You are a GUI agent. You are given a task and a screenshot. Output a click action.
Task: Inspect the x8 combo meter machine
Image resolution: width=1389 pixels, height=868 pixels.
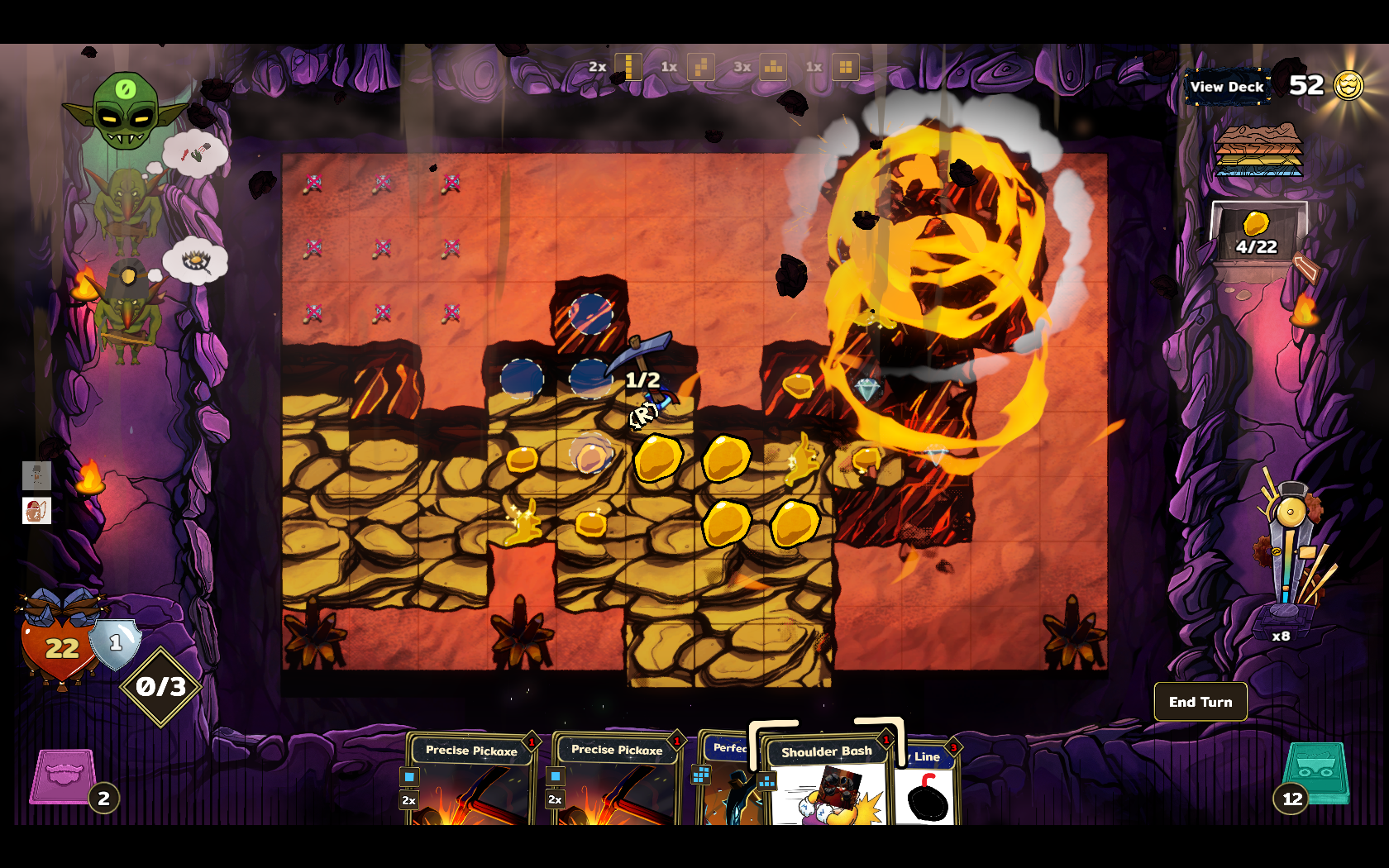[1286, 562]
